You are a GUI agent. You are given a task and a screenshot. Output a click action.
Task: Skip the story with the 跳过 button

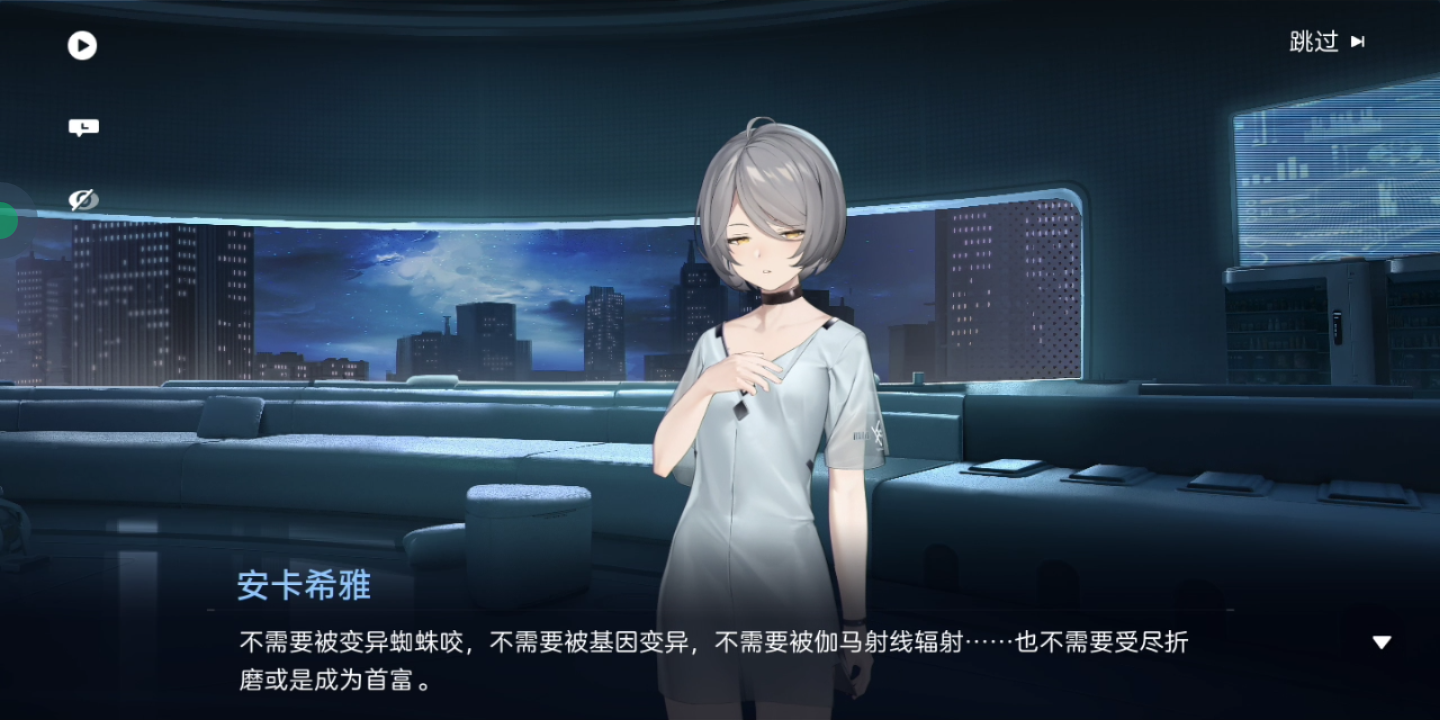coord(1327,42)
